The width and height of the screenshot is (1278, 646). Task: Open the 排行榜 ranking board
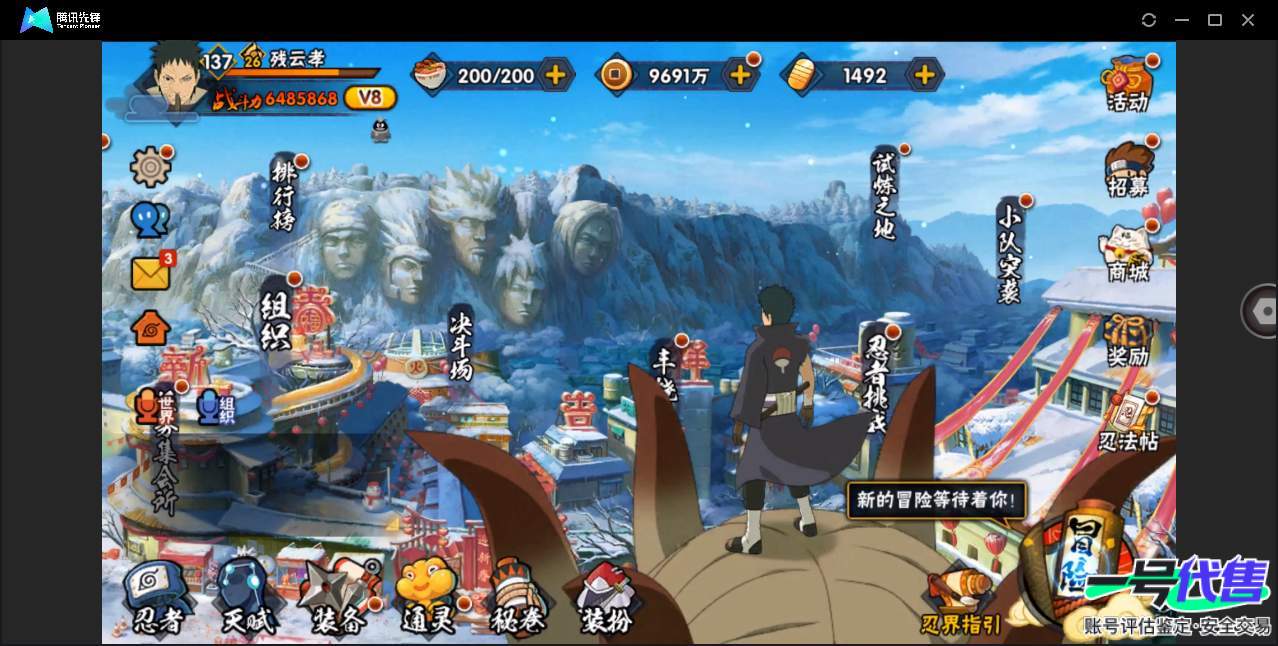coord(284,195)
